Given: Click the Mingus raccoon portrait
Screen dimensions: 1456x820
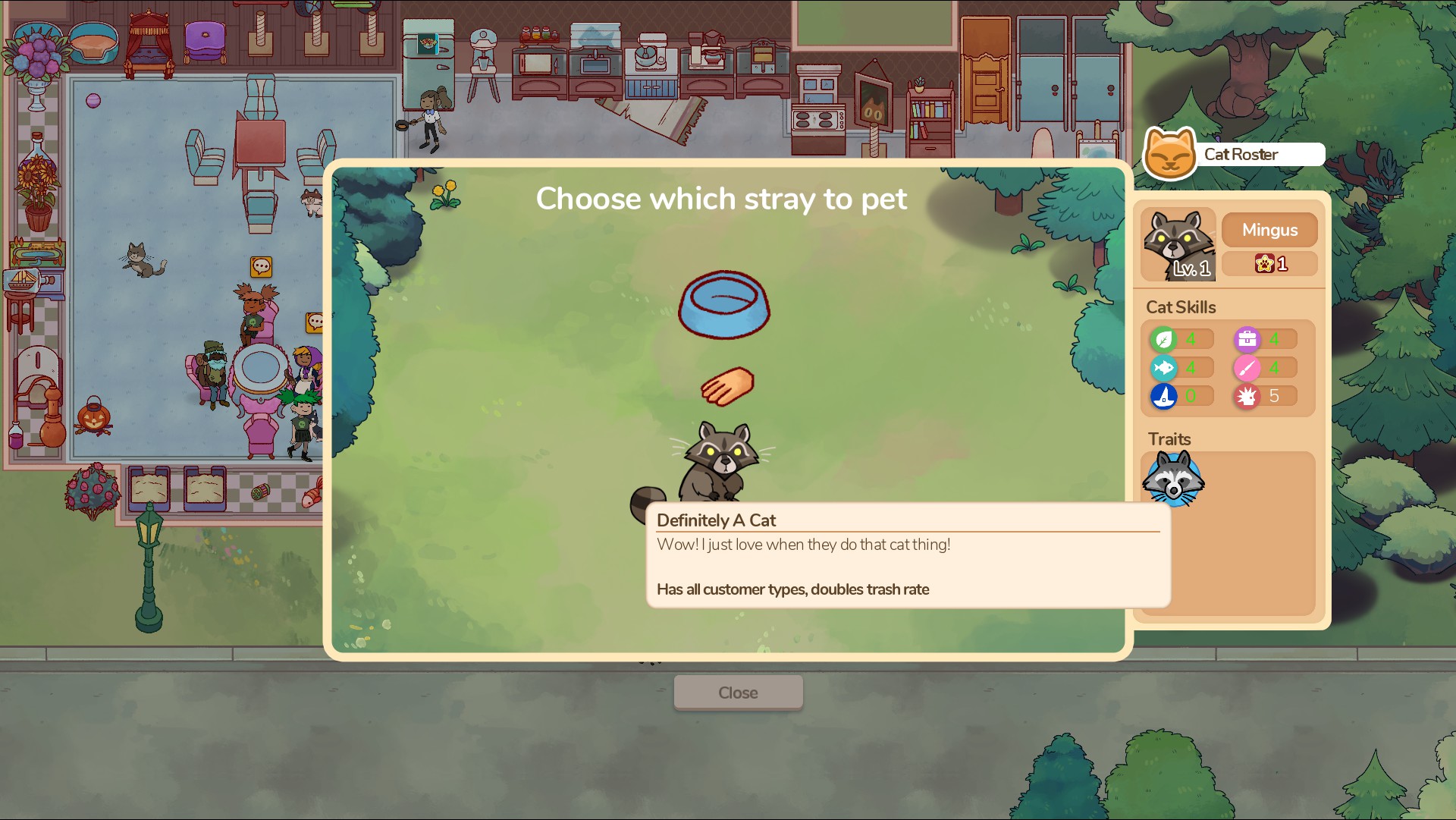Looking at the screenshot, I should 1178,244.
